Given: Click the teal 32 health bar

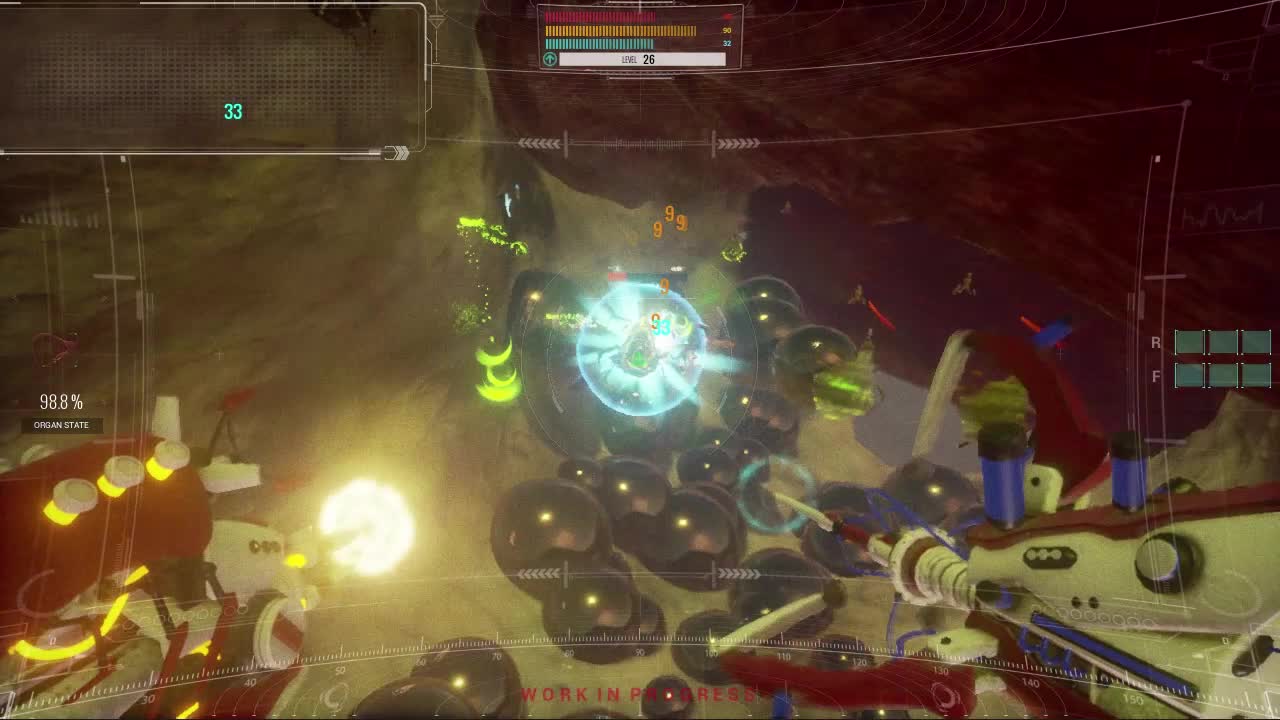Looking at the screenshot, I should point(600,44).
